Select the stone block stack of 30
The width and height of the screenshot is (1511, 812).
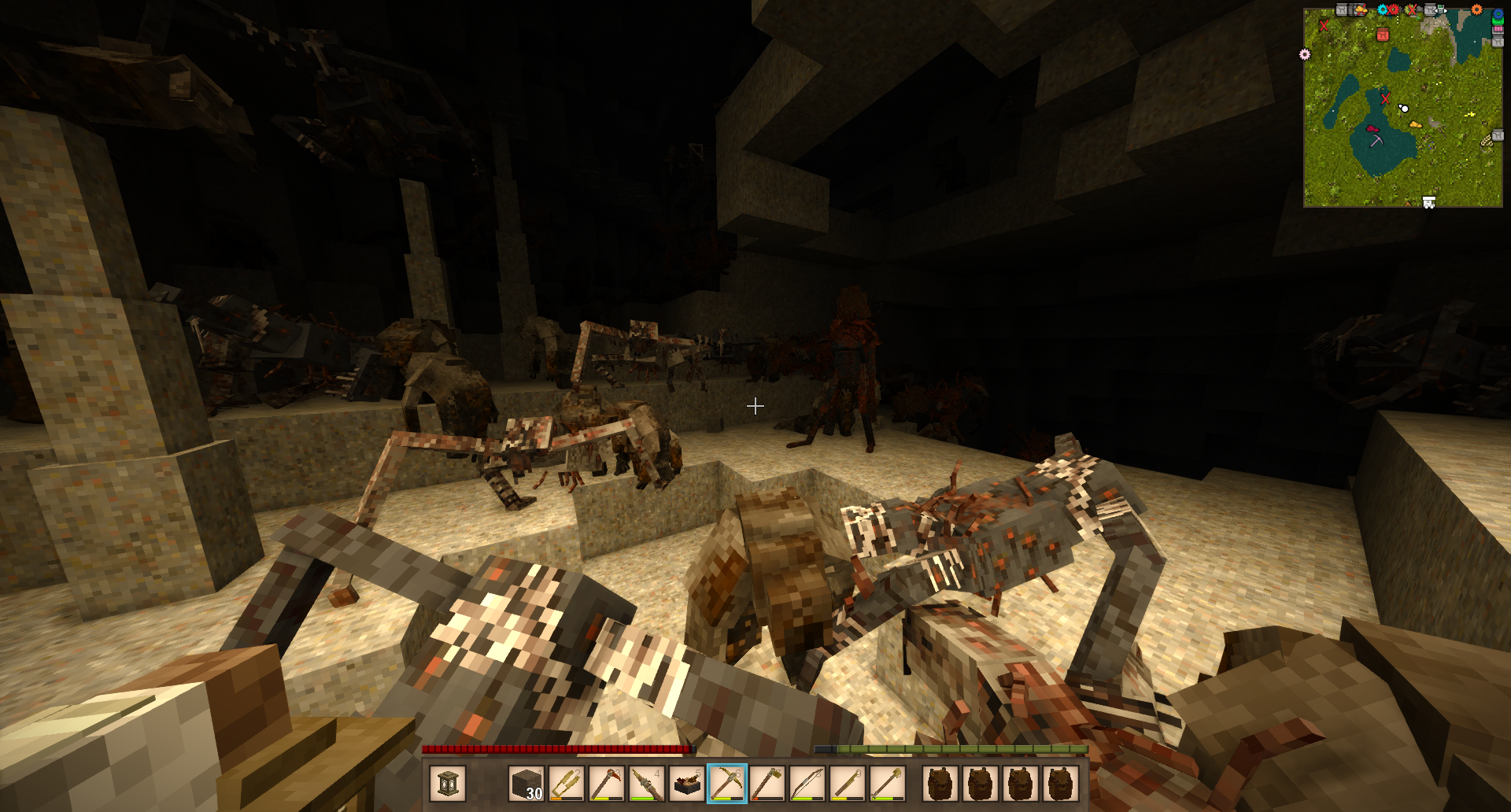526,784
